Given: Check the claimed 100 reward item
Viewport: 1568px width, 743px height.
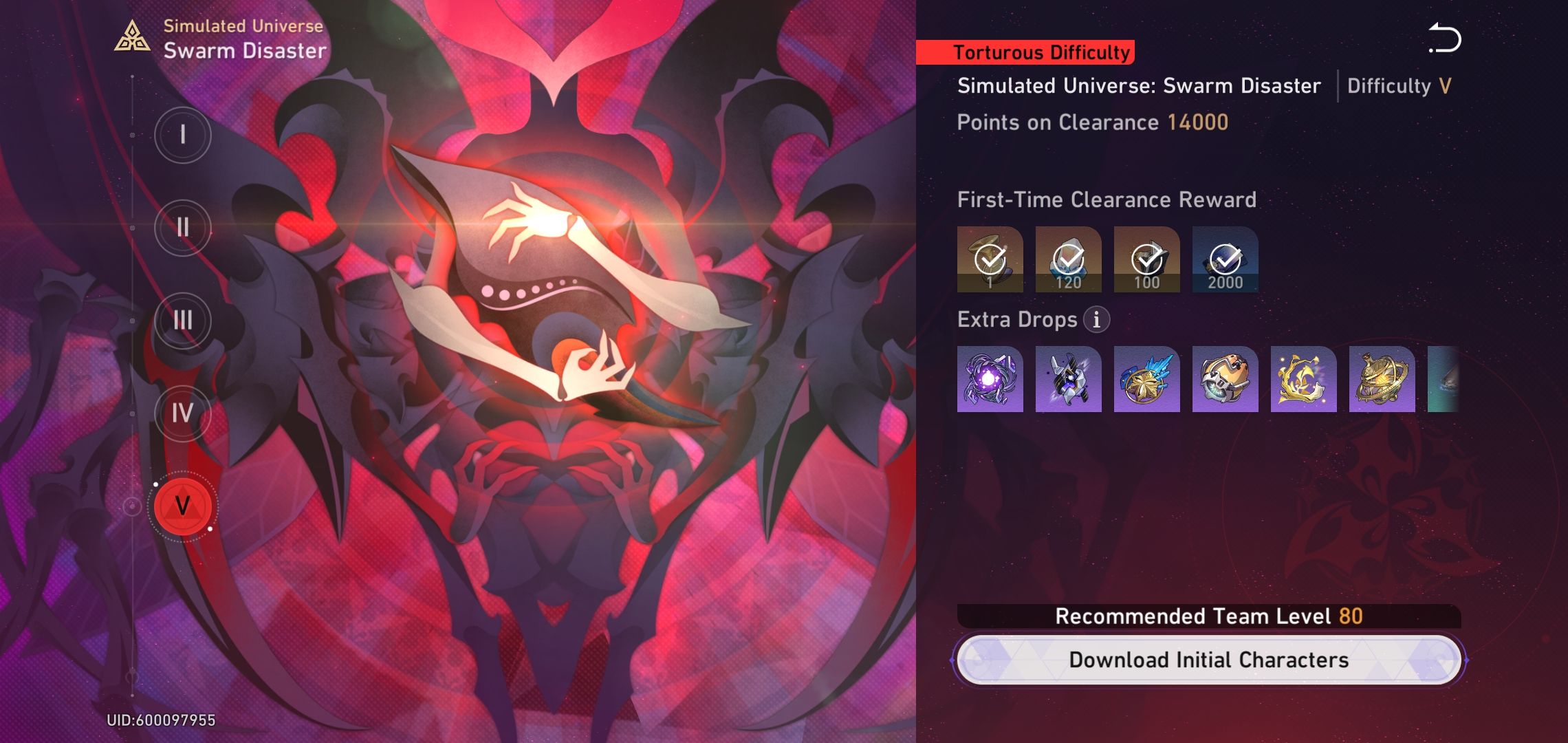Looking at the screenshot, I should (1146, 259).
